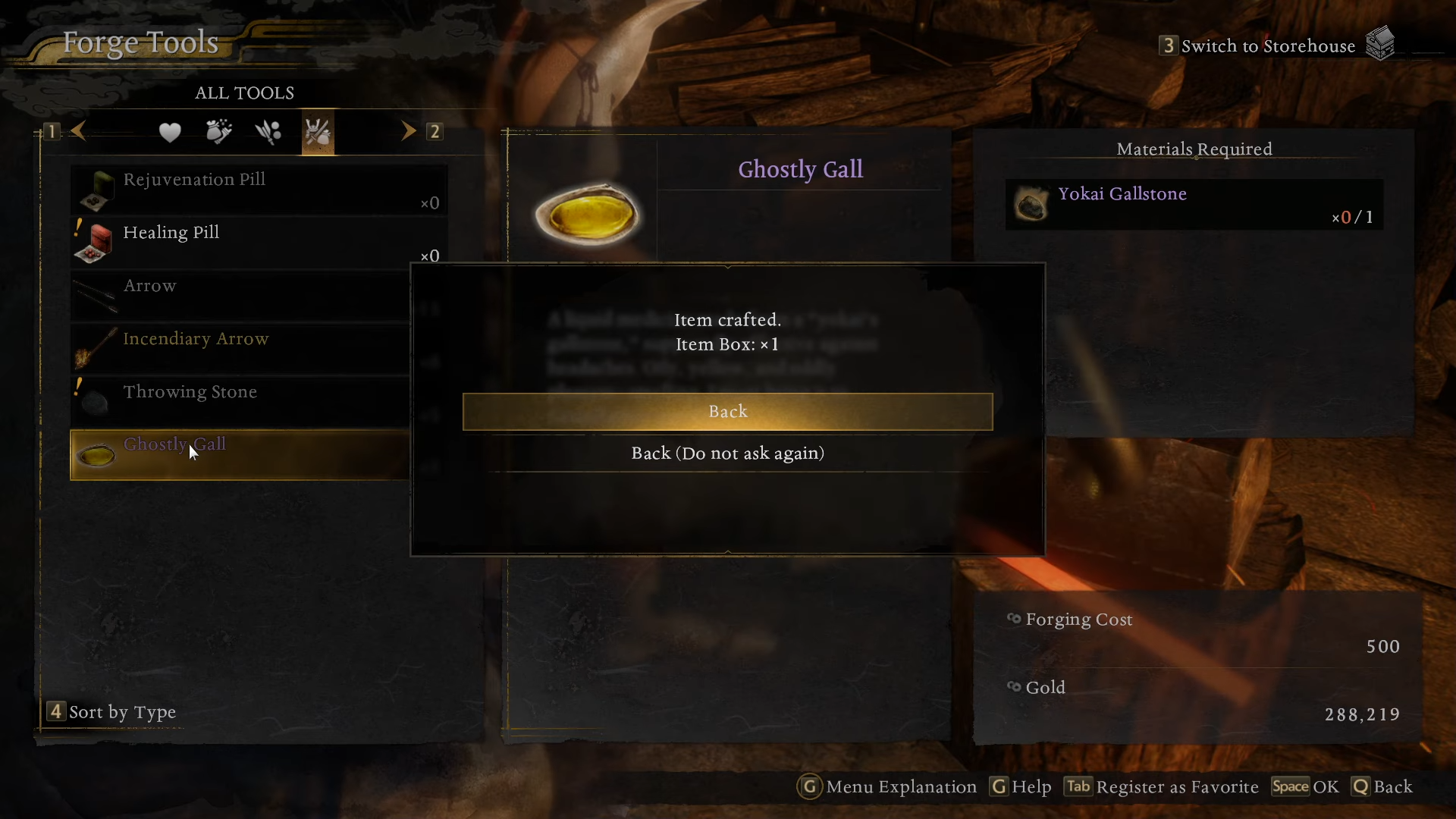Screen dimensions: 1456x819
Task: Highlight the Ghostly Gall row
Action: [240, 455]
